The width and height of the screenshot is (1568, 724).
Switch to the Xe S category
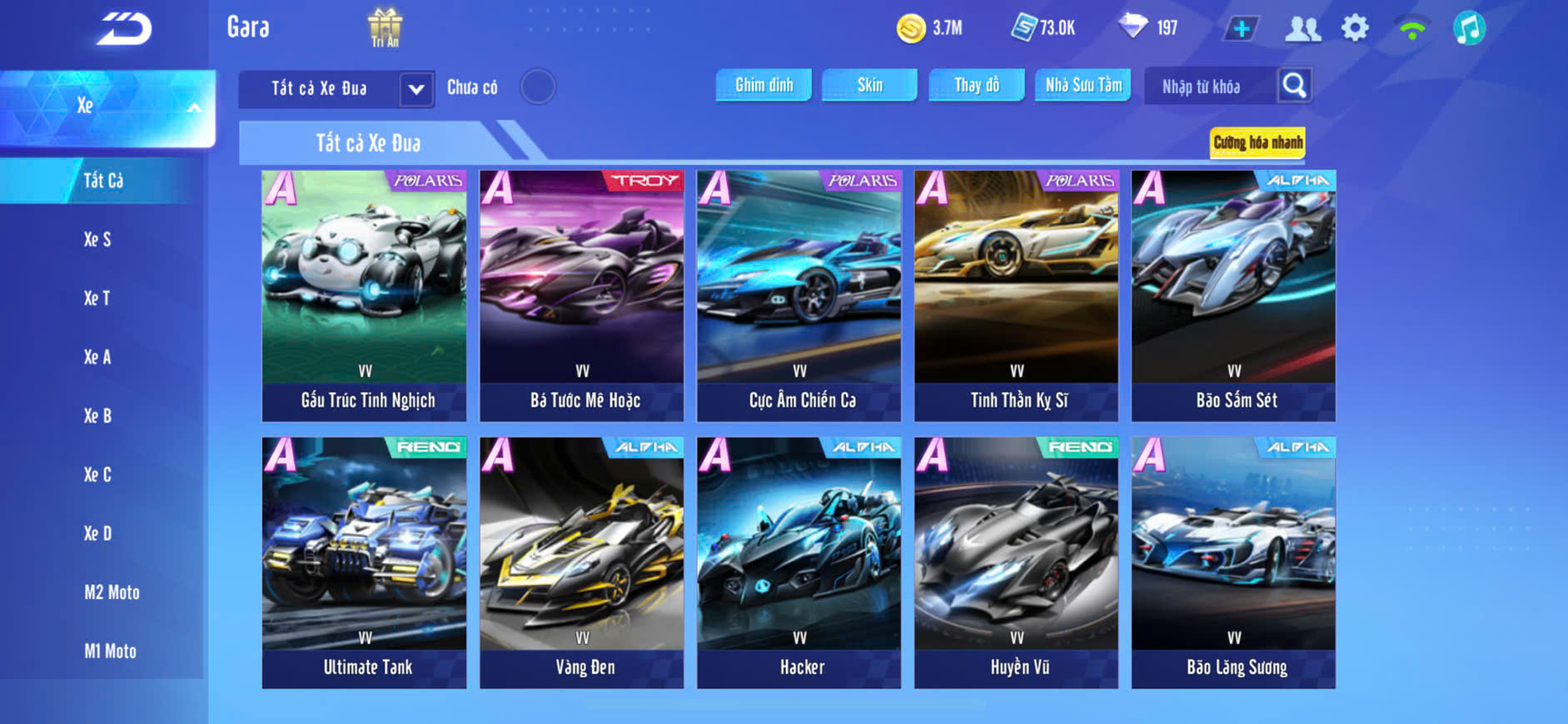(x=97, y=240)
